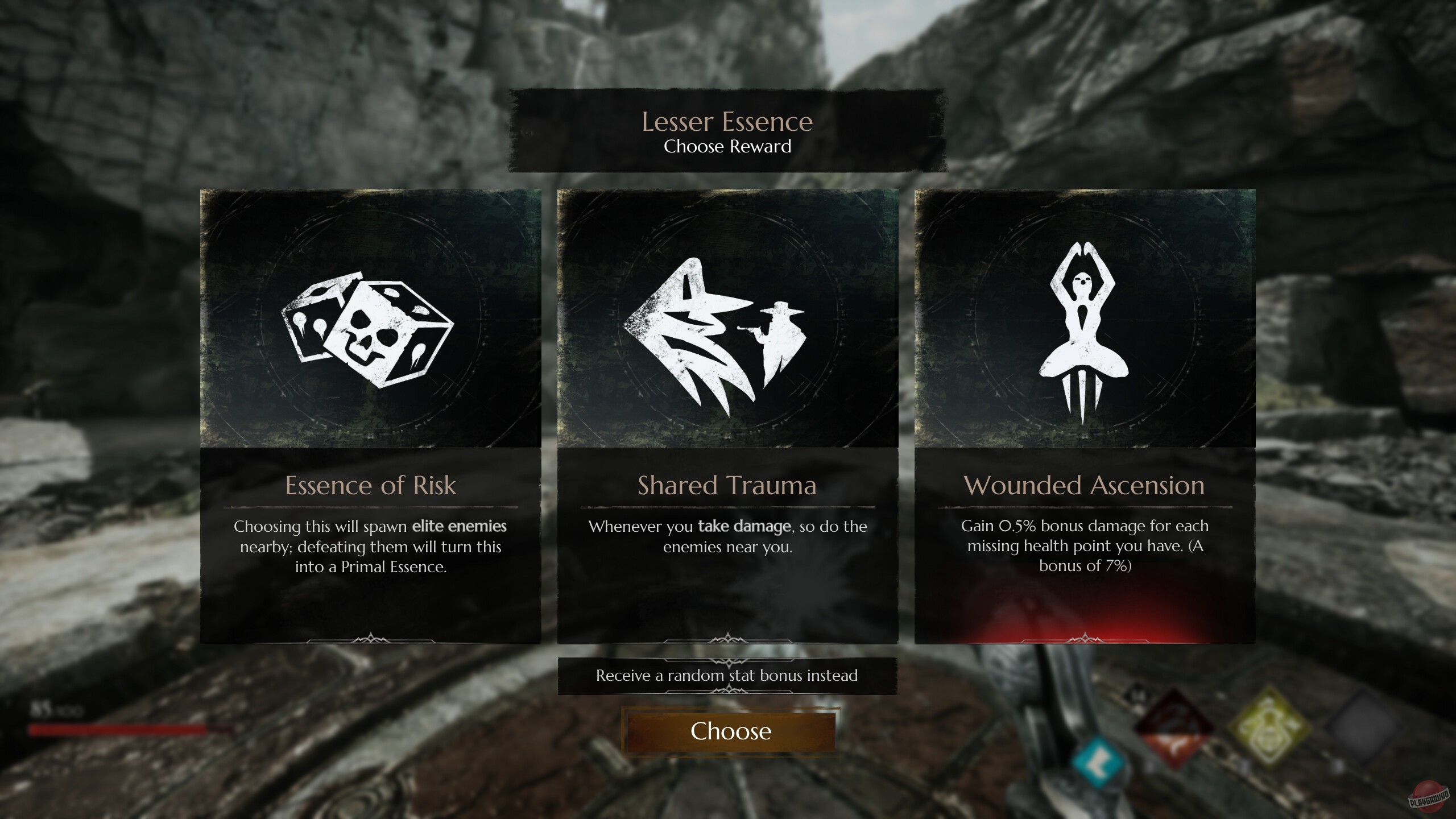Screen dimensions: 1456x819
Task: Click the ornamental divider under Shared Trauma description
Action: [x=728, y=638]
